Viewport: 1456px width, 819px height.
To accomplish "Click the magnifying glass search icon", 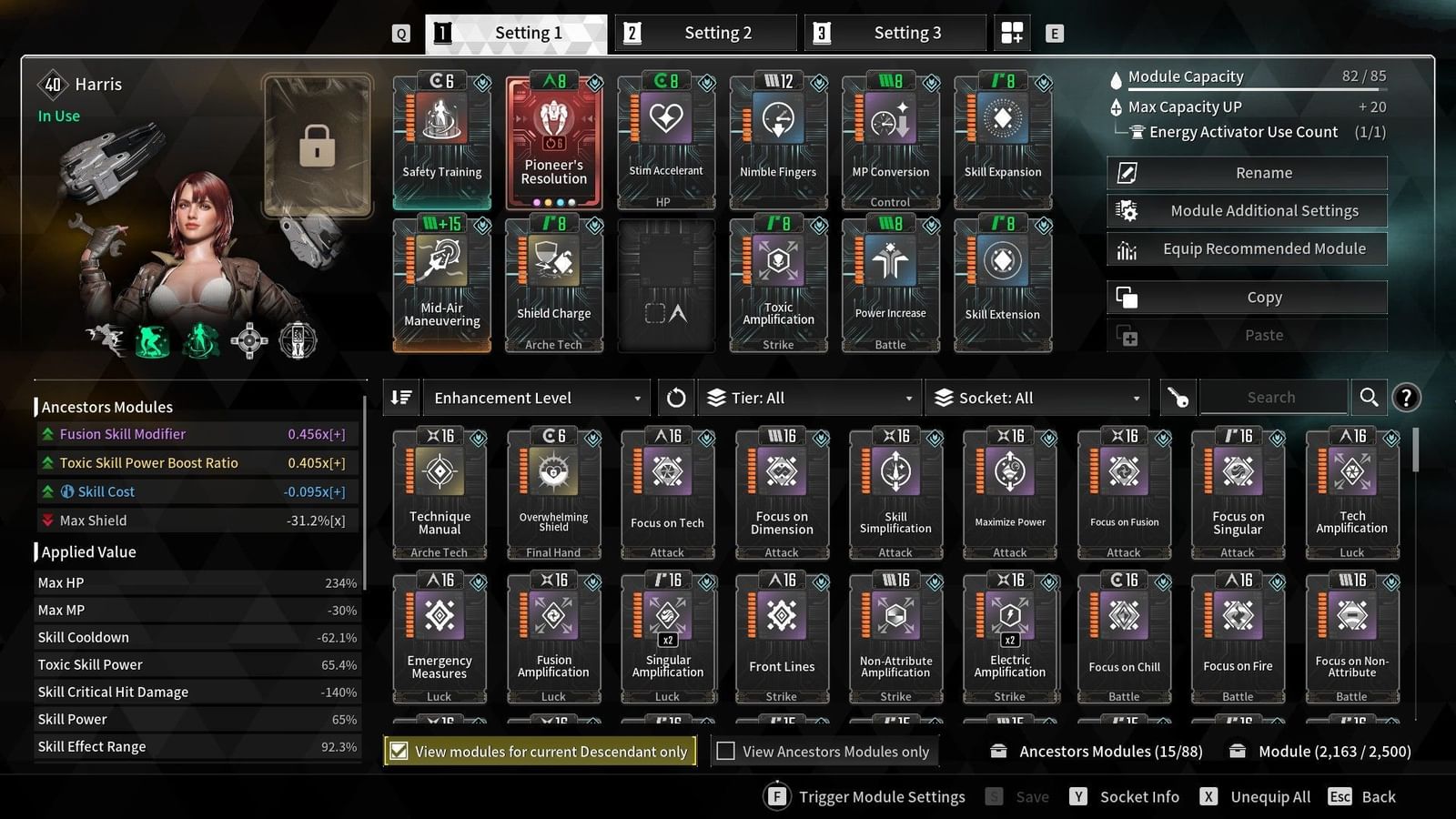I will click(1369, 397).
